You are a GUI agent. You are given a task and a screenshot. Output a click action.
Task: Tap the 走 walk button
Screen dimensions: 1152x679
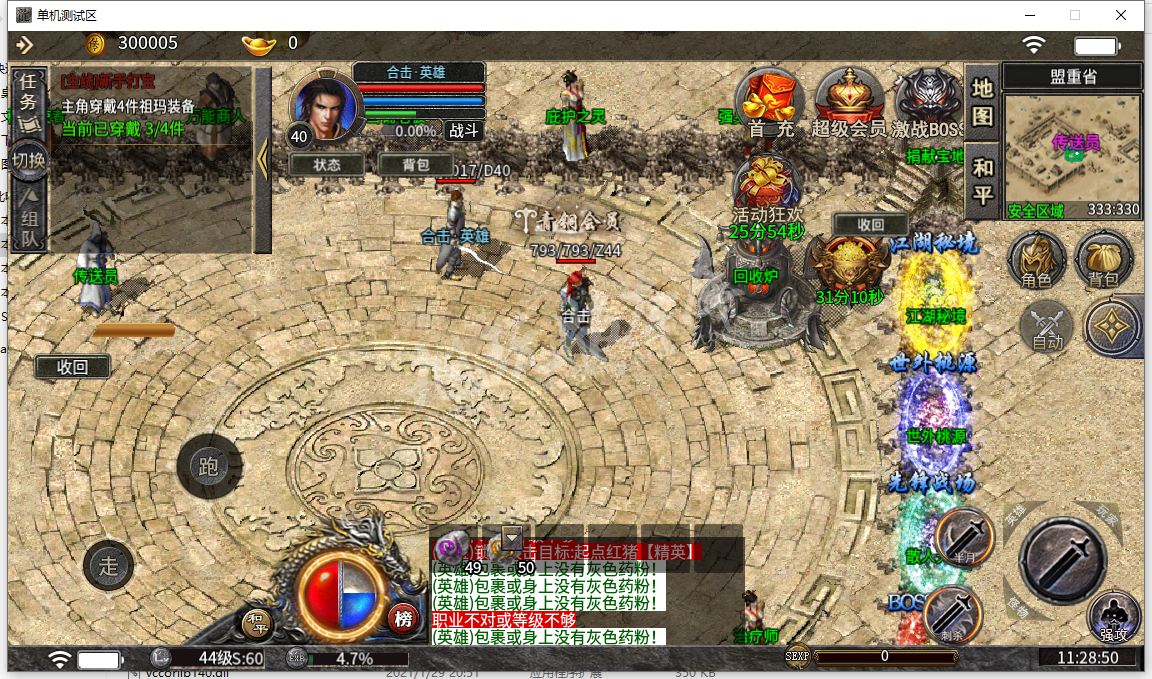click(108, 566)
